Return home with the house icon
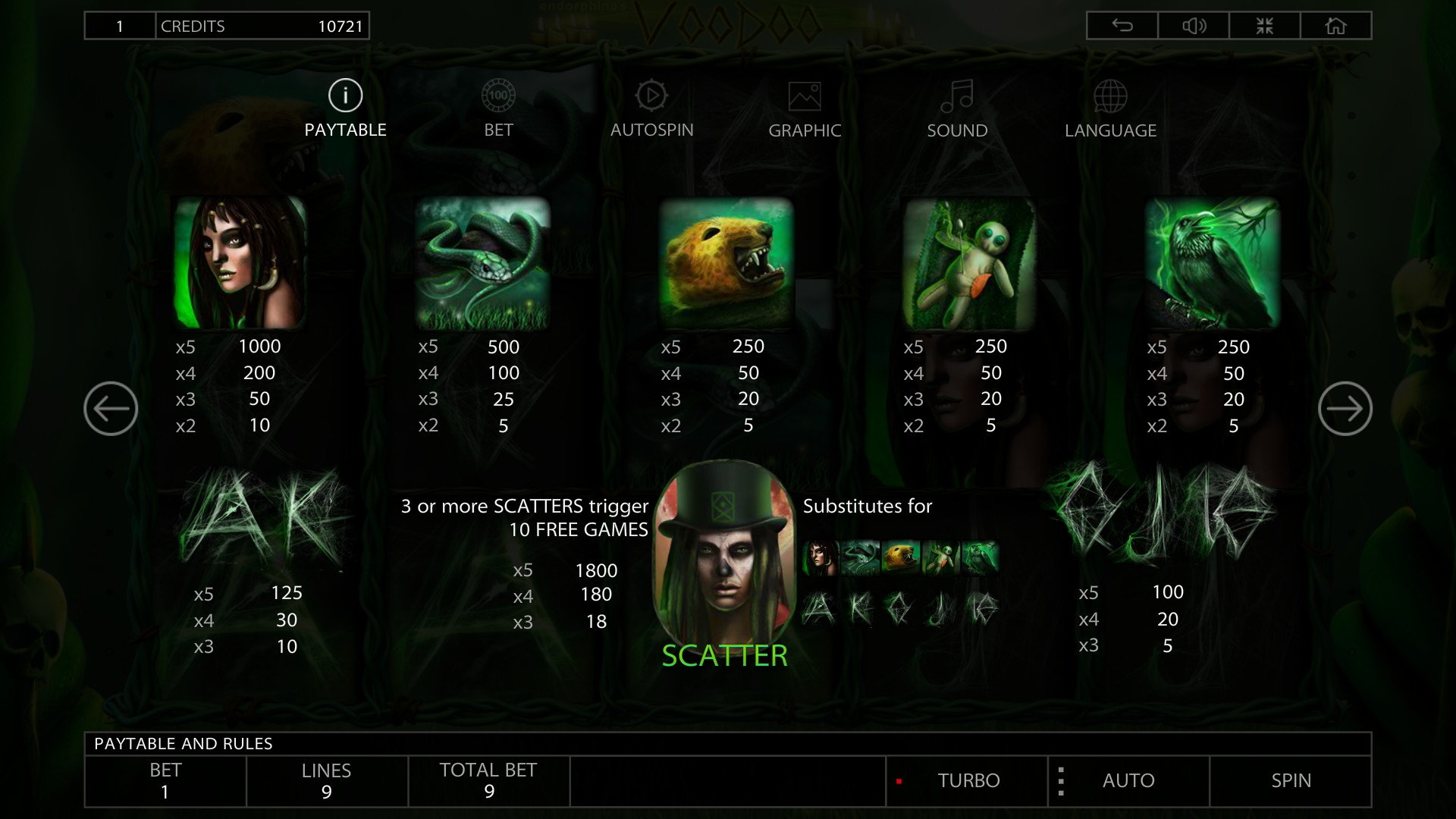The image size is (1456, 819). [1335, 26]
